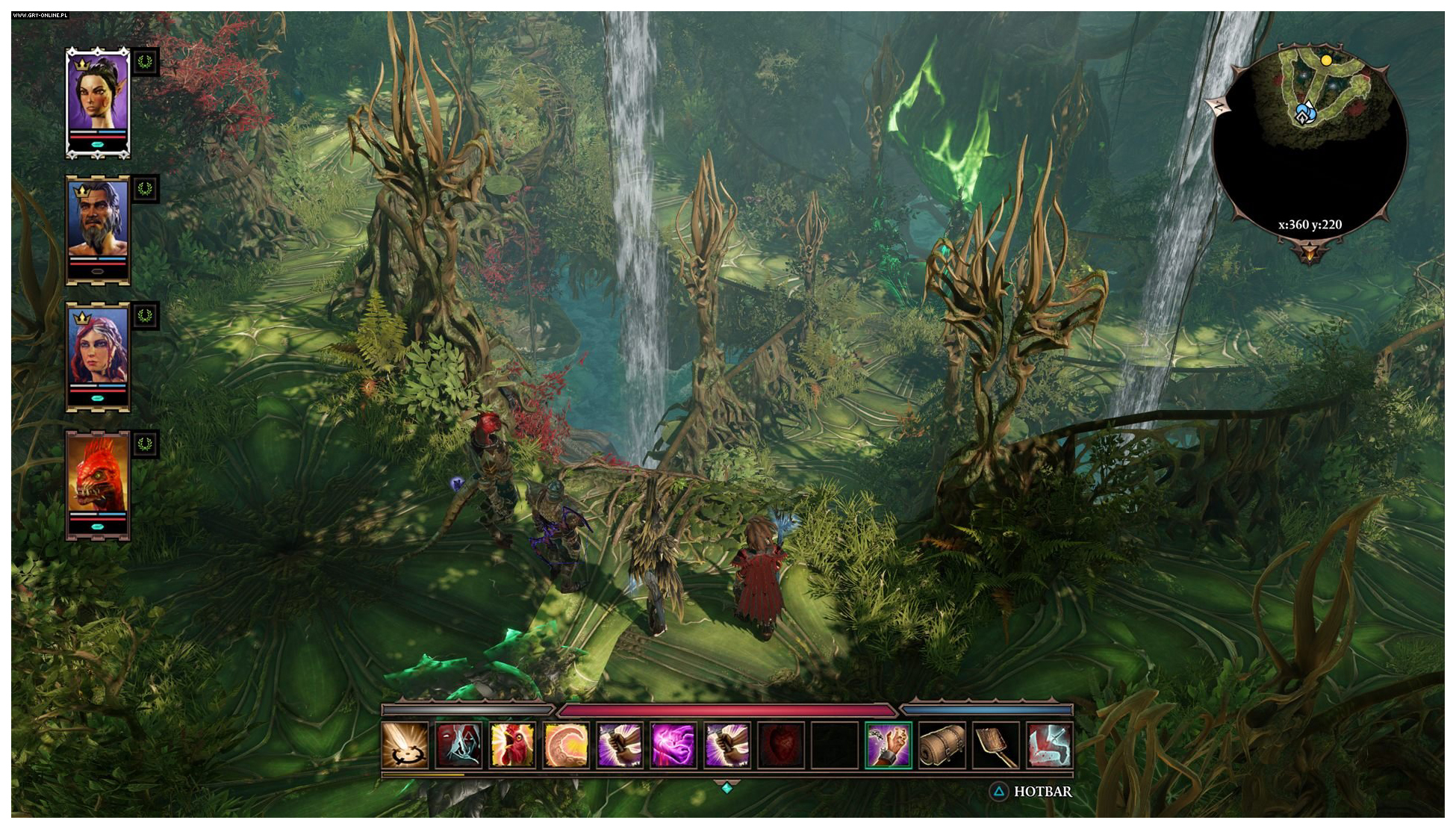Activate the bloody boot kick skill
This screenshot has height=829, width=1456.
pyautogui.click(x=1050, y=745)
